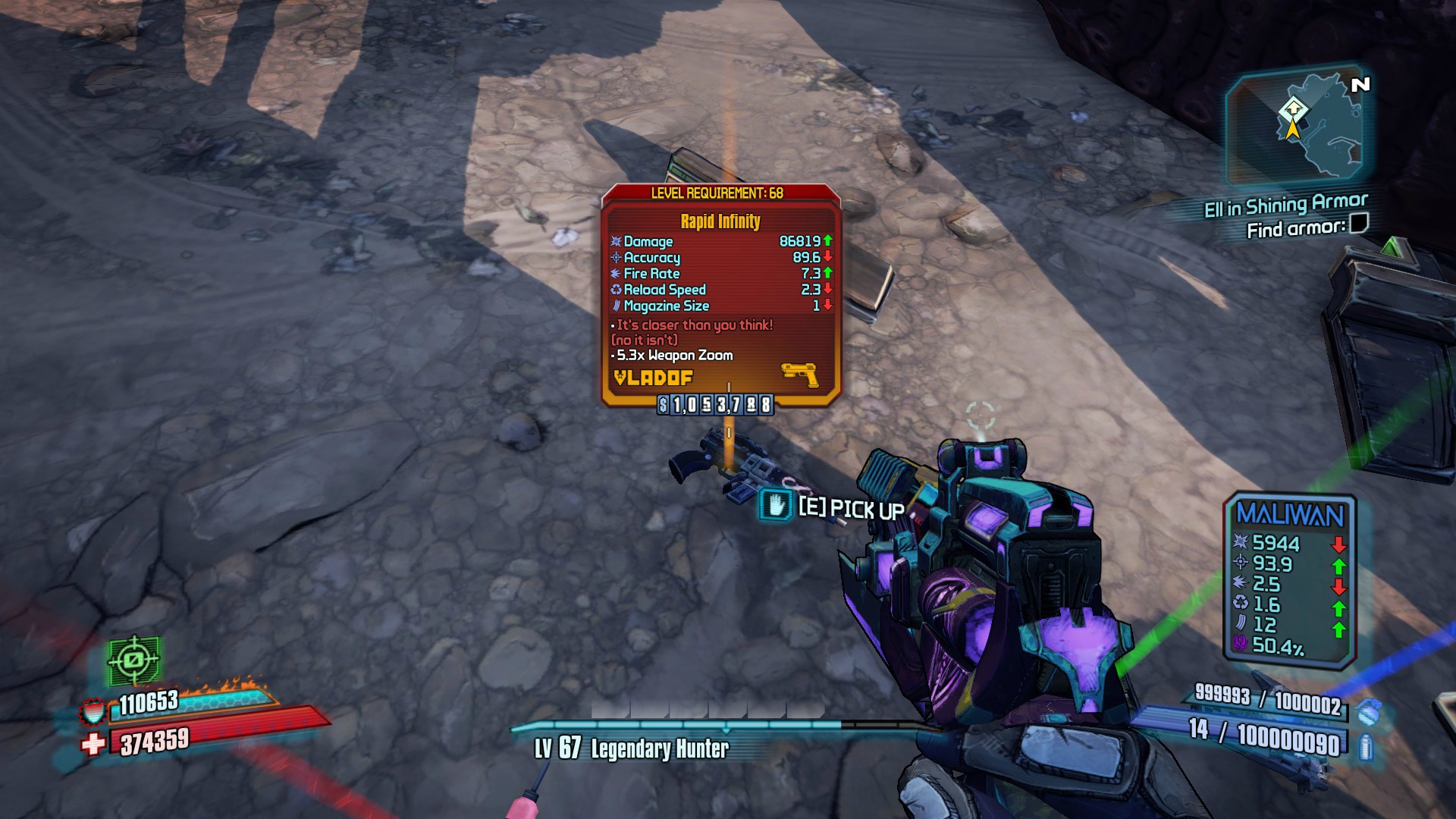Toggle the Find armor objective checkbox
This screenshot has height=819, width=1456.
click(x=1359, y=223)
